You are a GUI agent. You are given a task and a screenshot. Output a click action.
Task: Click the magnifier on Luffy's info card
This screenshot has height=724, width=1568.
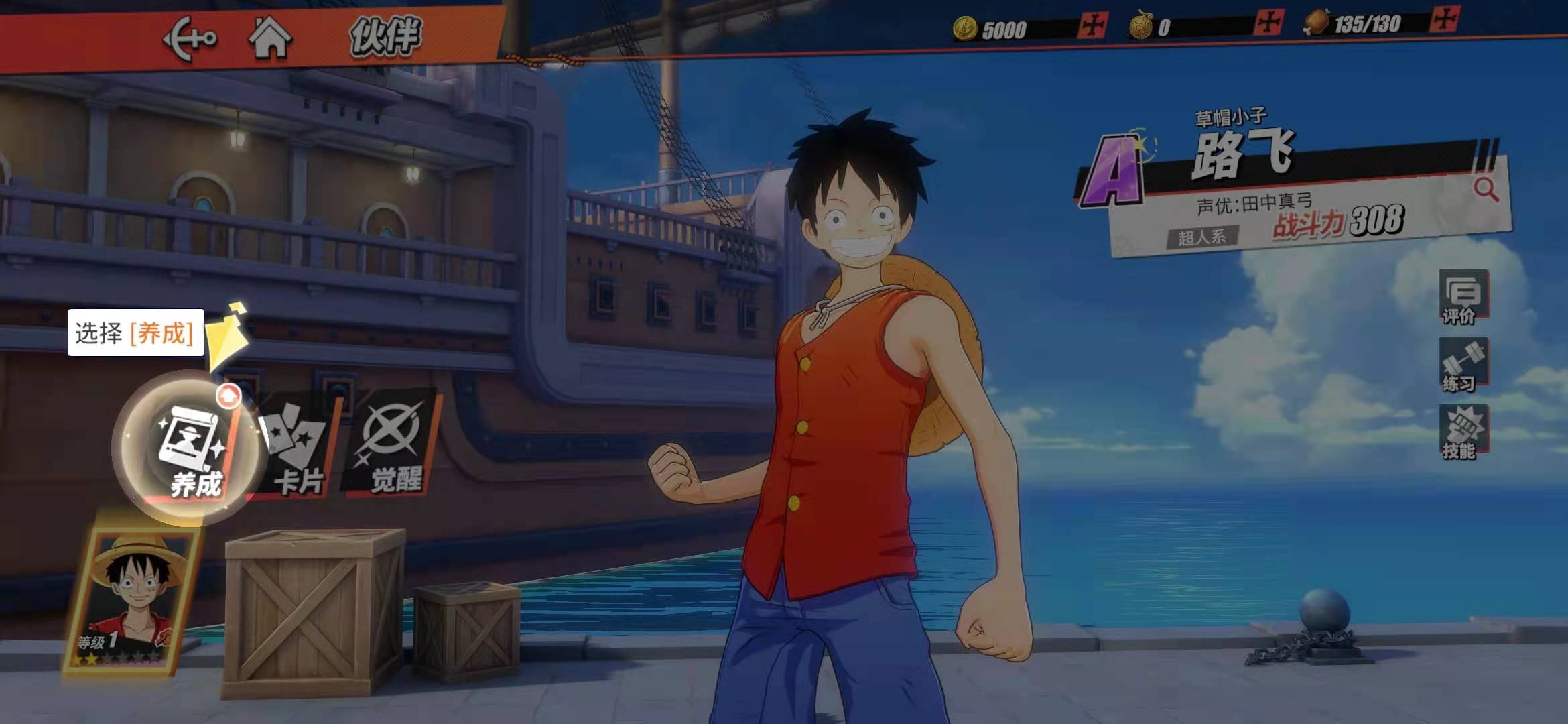coord(1486,190)
